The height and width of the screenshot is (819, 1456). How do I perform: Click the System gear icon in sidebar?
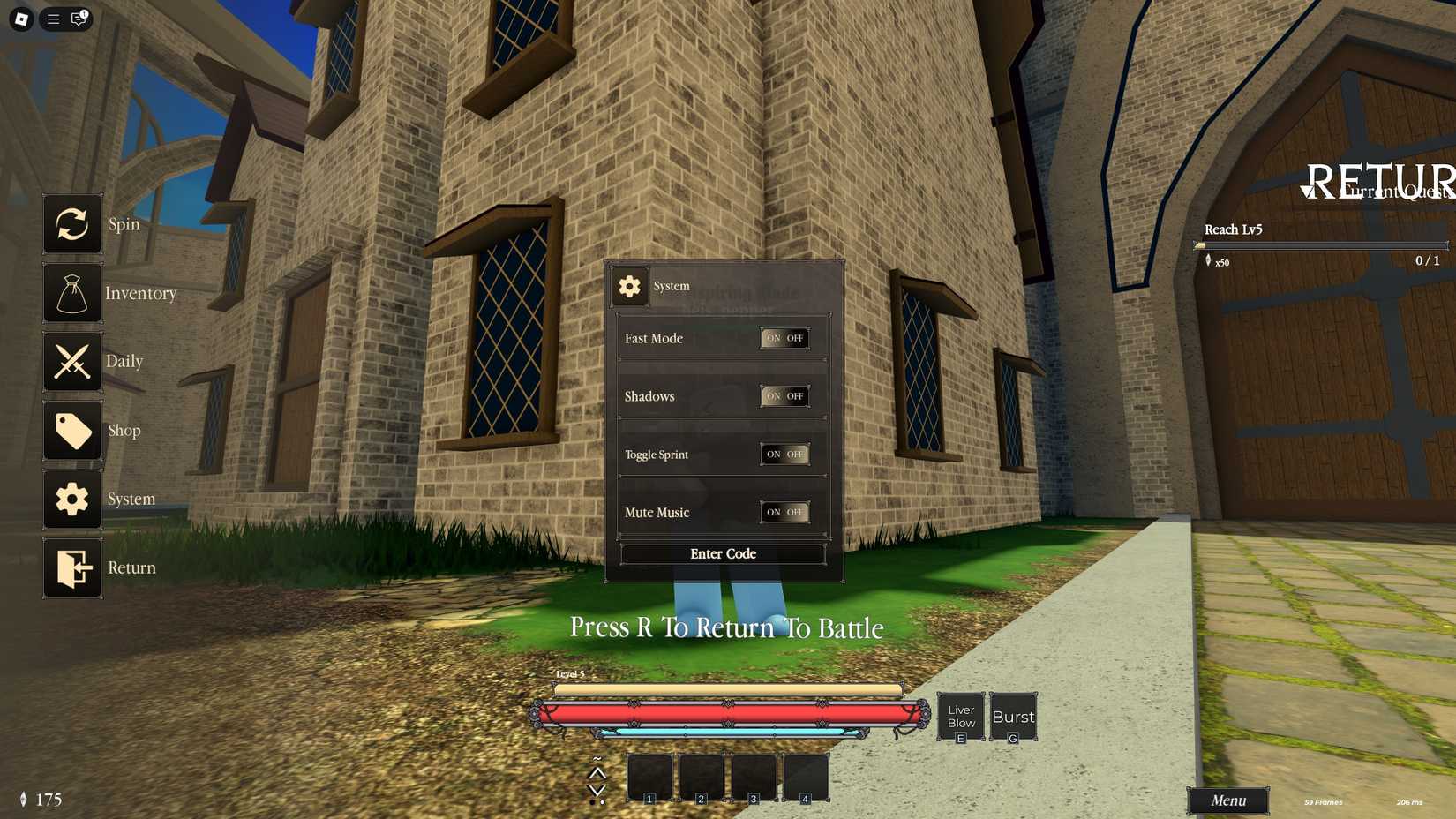(x=72, y=499)
